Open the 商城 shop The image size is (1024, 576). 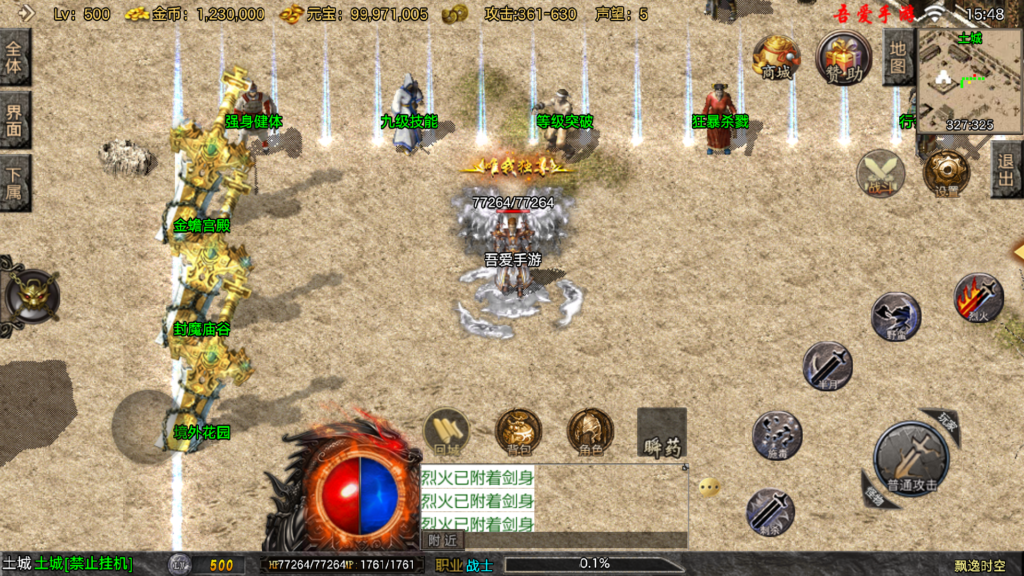(776, 56)
